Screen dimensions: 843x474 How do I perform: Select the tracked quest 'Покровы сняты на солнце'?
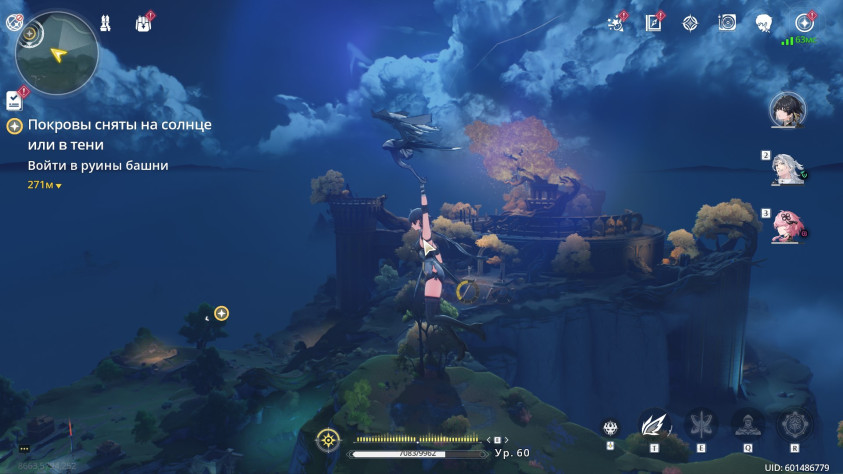tap(119, 125)
